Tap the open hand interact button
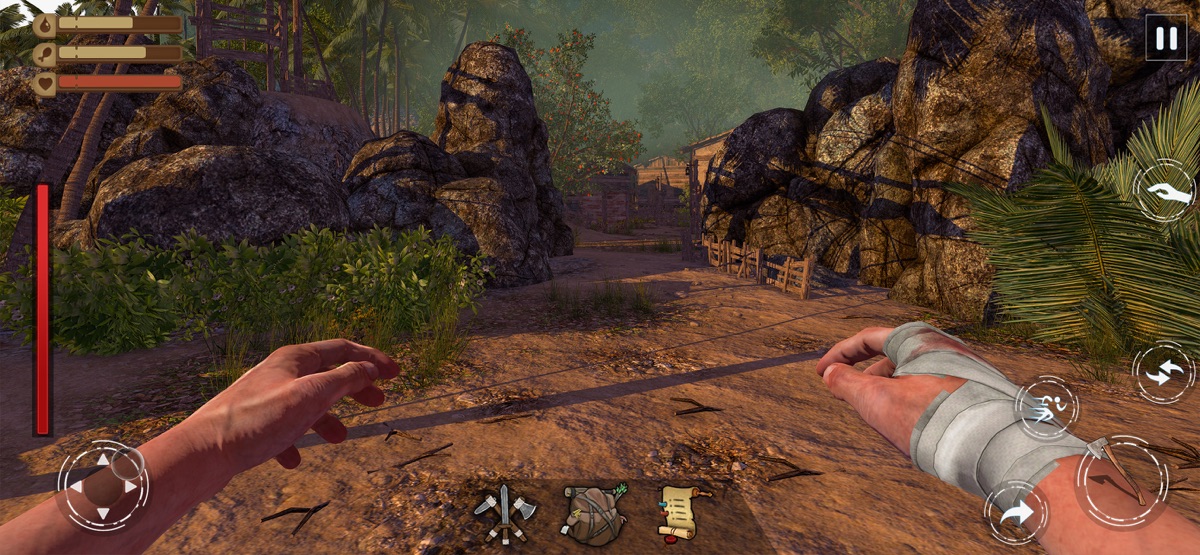Screen dimensions: 1200x555 click(x=1167, y=191)
